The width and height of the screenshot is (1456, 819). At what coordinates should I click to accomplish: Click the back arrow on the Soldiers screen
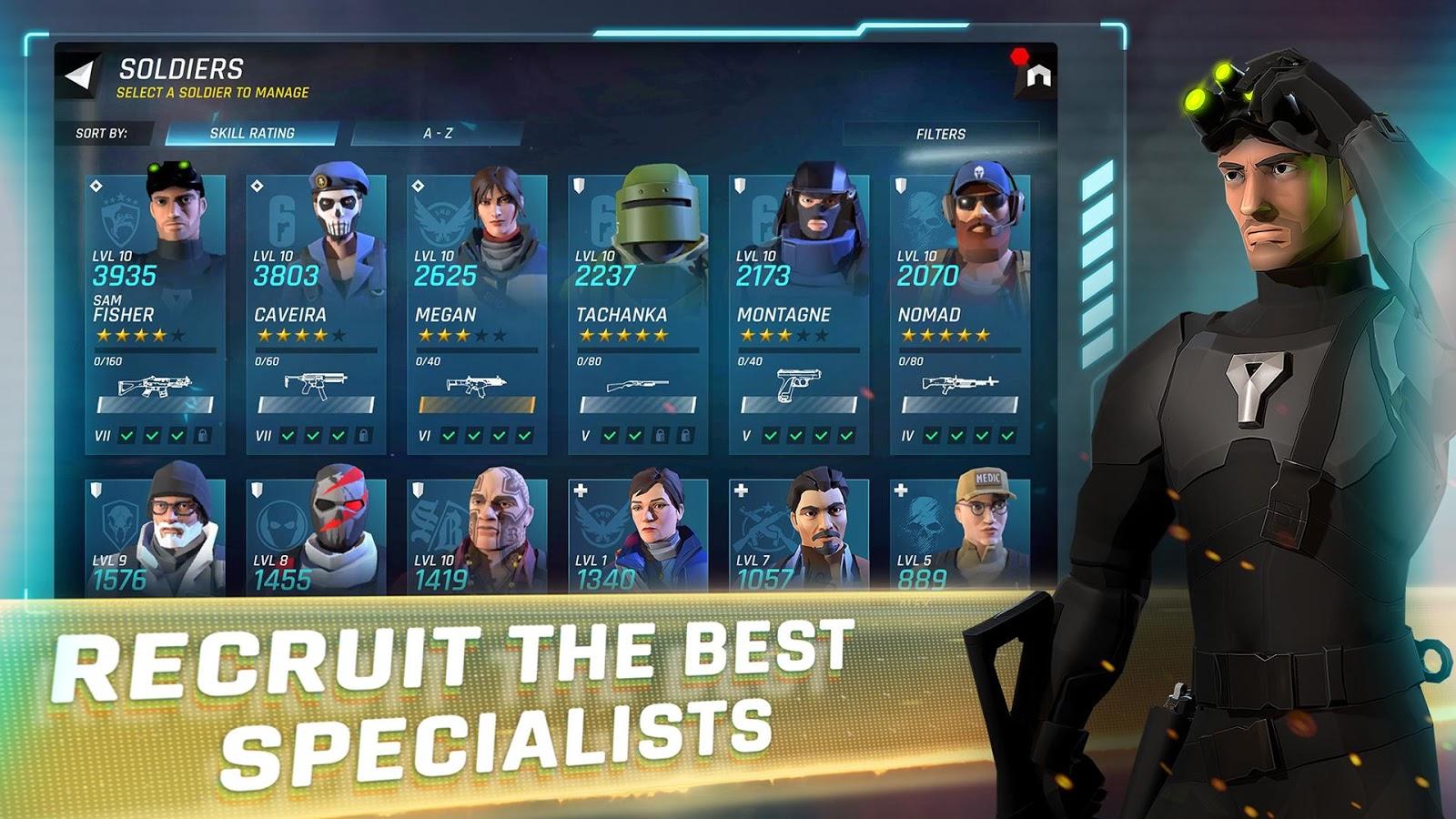(77, 75)
